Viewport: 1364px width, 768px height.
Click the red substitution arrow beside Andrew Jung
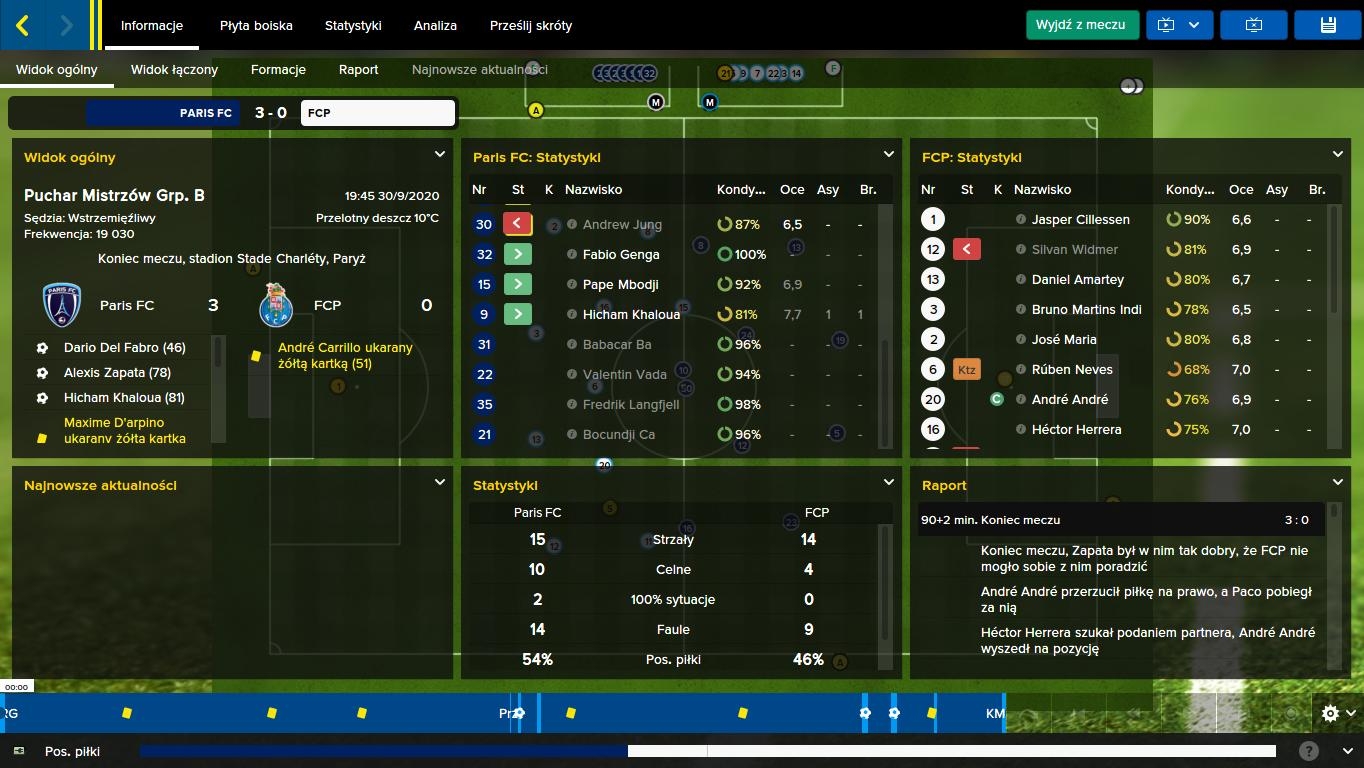pos(517,223)
